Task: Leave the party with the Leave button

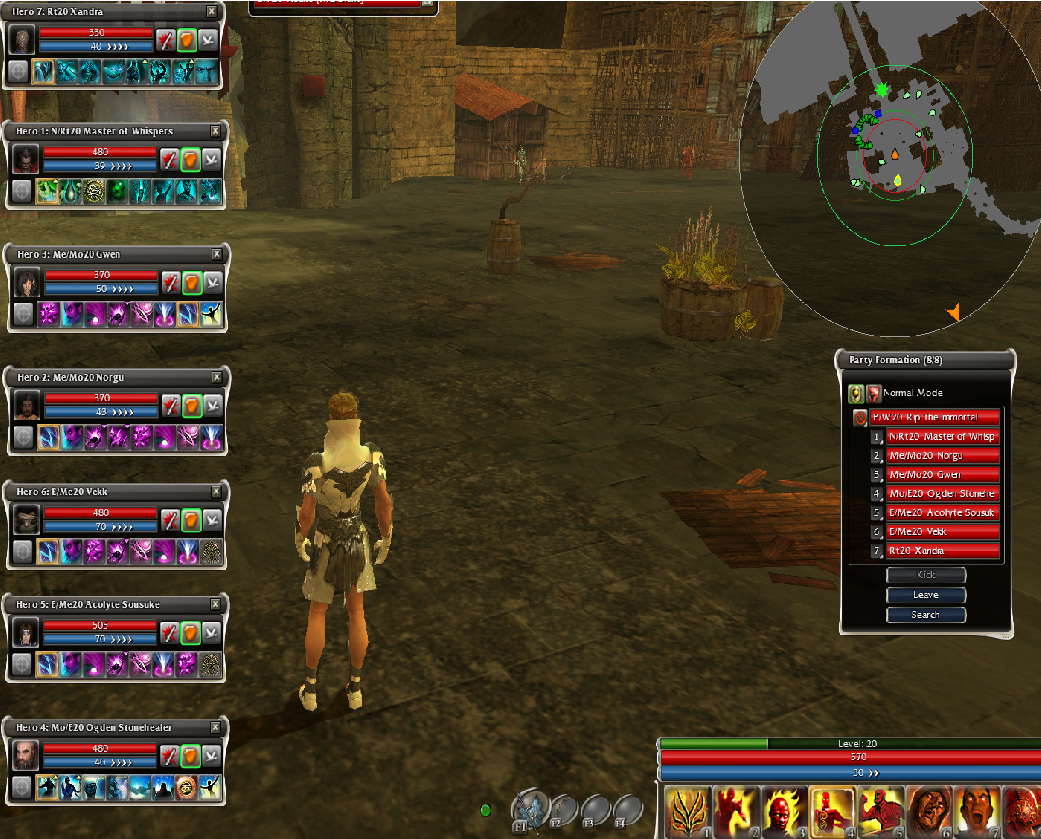Action: pos(926,595)
